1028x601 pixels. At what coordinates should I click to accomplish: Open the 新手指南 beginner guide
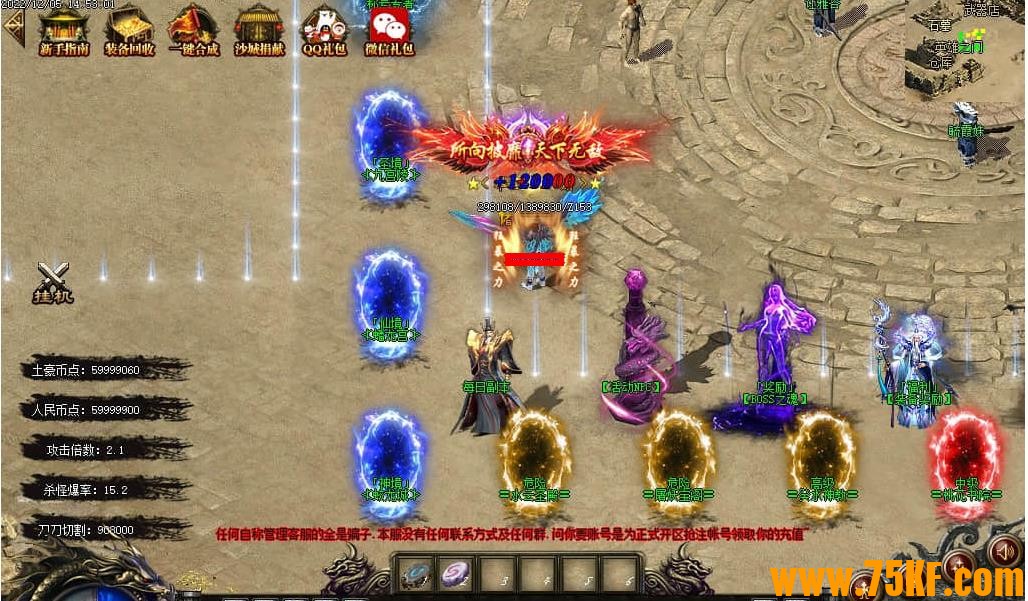[63, 28]
